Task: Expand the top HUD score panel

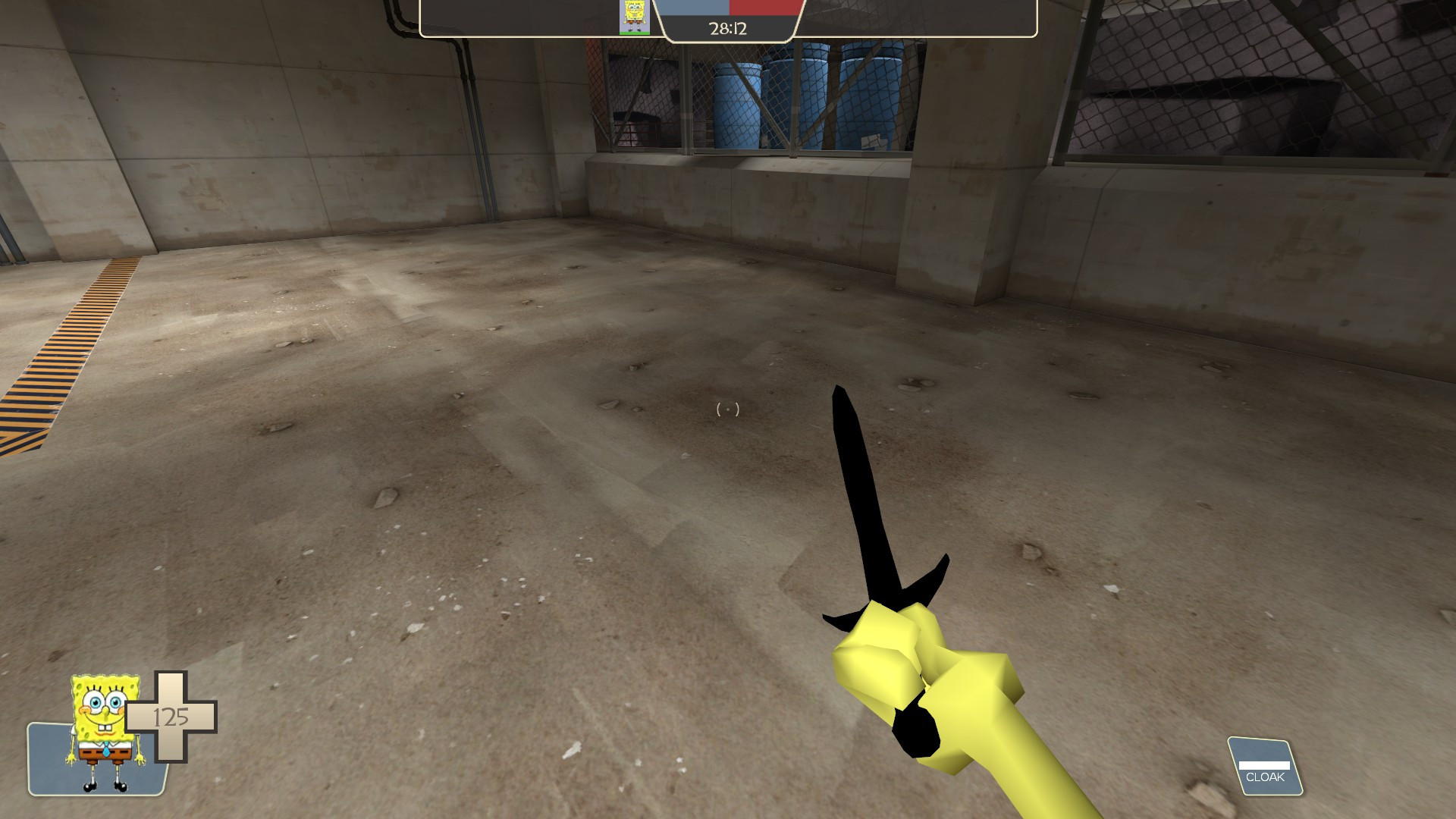Action: pos(726,17)
